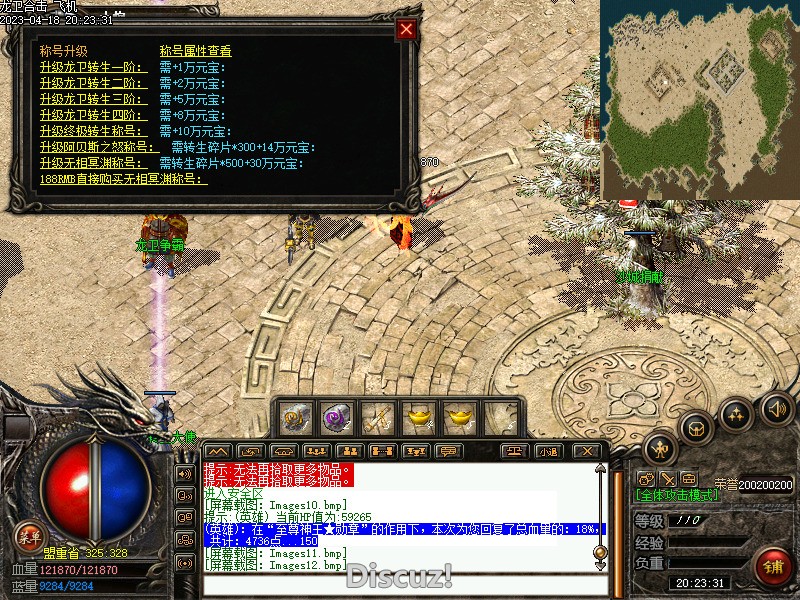Choose 升级无相冥渊称号 option
Image resolution: width=800 pixels, height=600 pixels.
click(x=96, y=163)
